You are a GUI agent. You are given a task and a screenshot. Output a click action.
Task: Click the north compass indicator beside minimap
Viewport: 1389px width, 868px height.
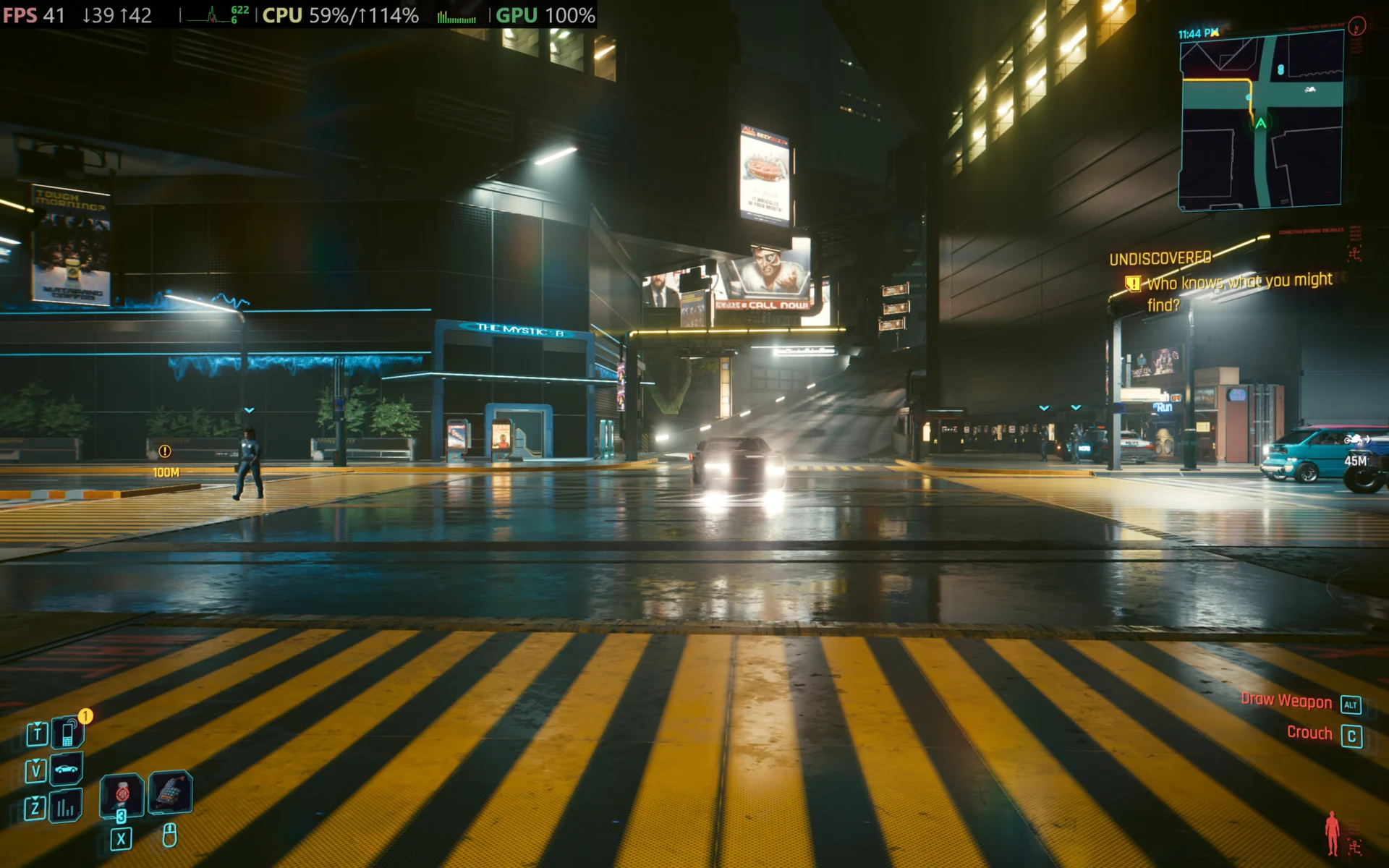point(1357,27)
